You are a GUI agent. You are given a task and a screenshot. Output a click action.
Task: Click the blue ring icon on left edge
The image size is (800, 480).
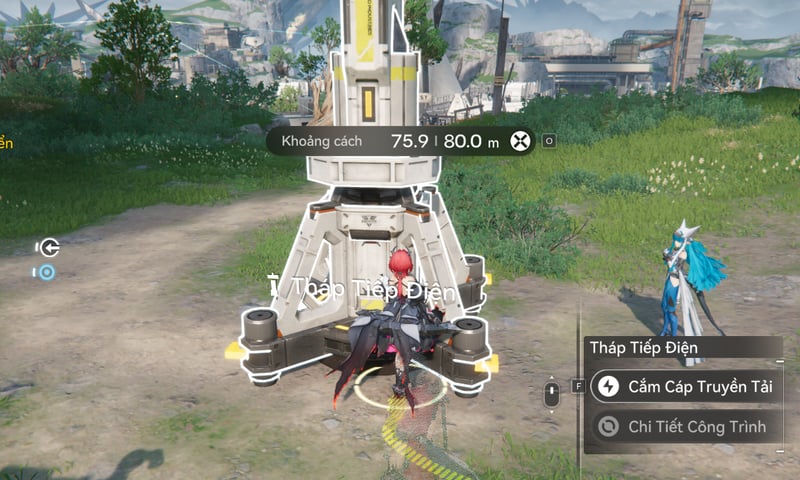tap(46, 271)
